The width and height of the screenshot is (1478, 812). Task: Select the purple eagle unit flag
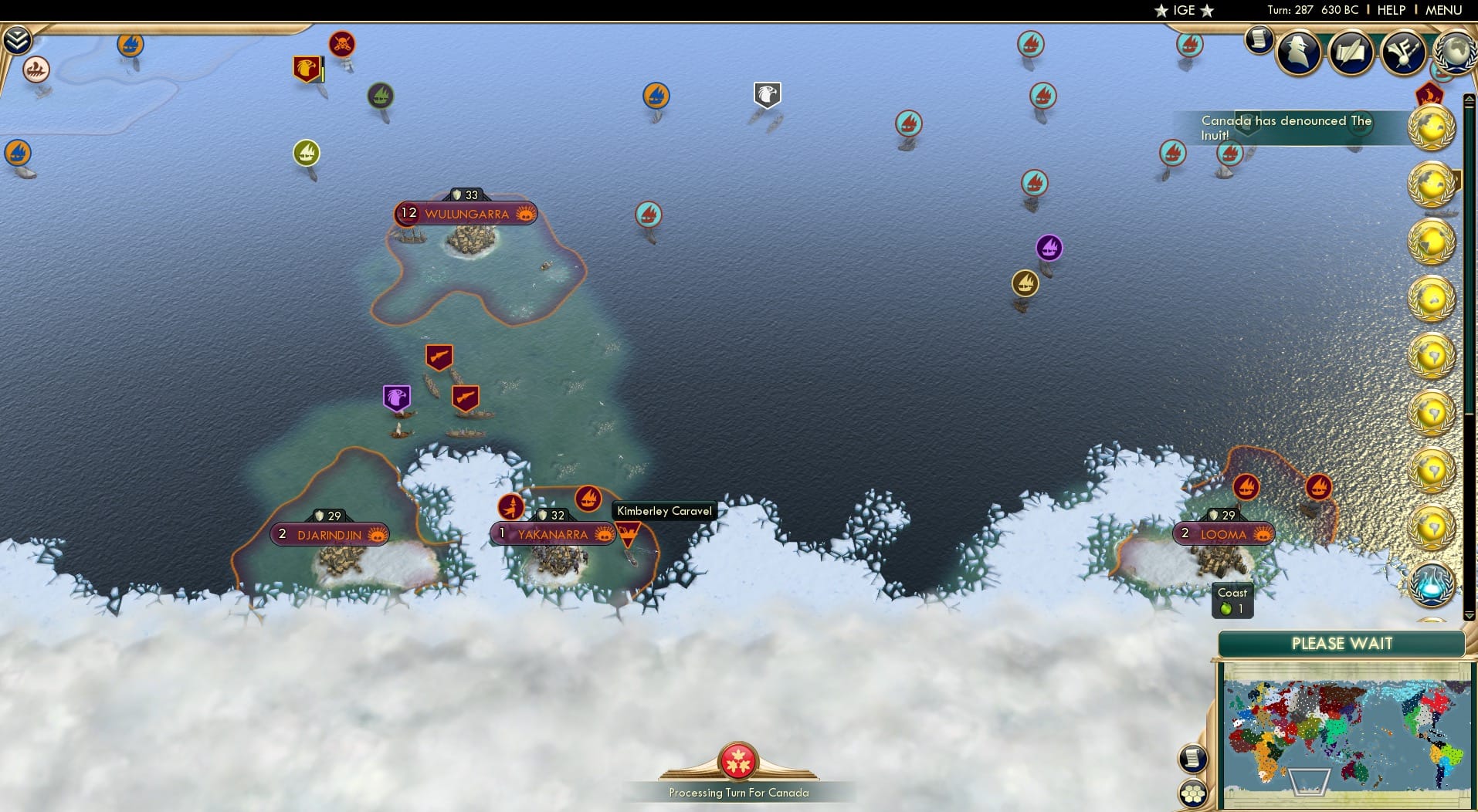[x=397, y=396]
